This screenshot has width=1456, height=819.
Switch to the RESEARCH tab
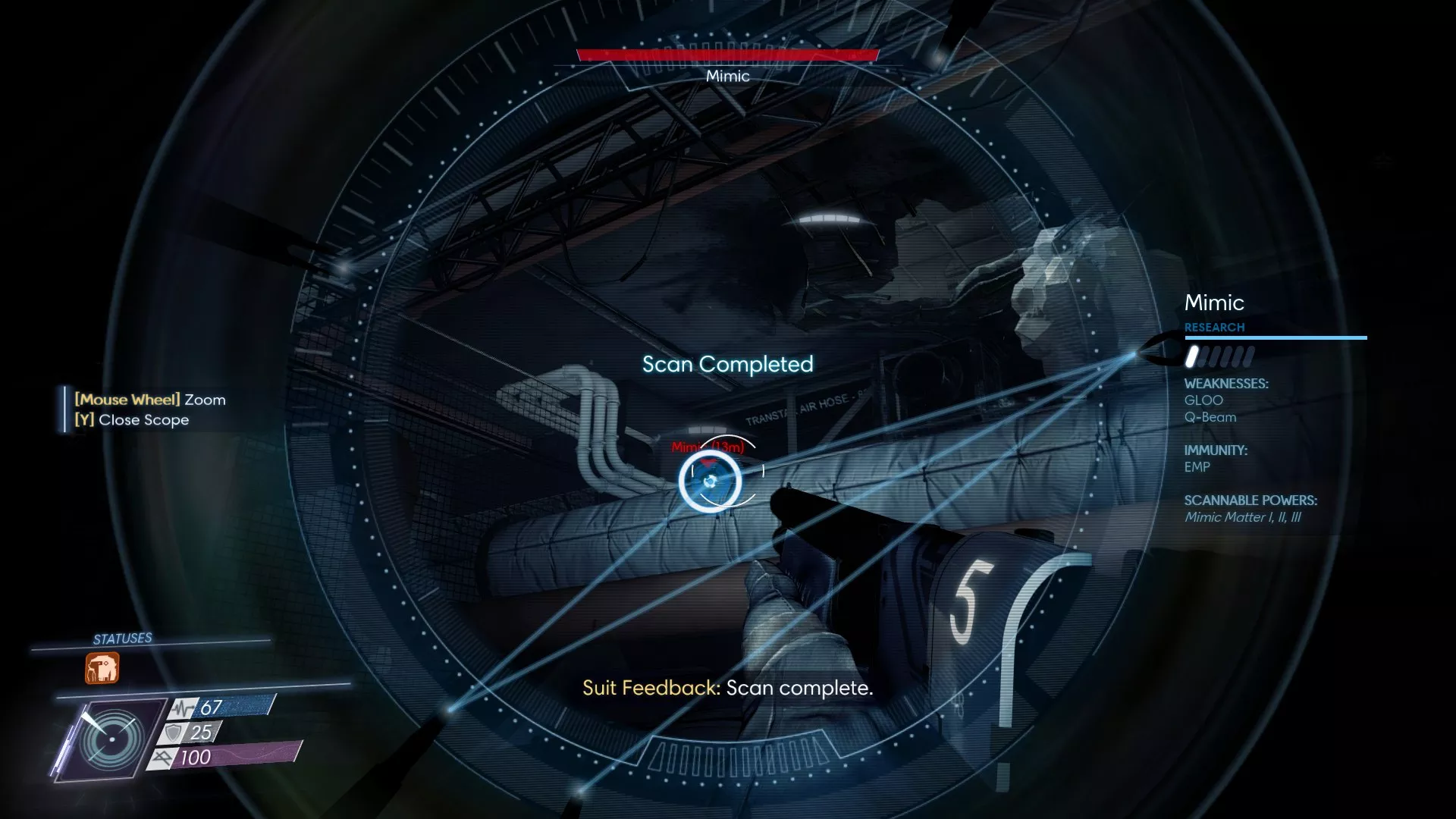tap(1215, 327)
